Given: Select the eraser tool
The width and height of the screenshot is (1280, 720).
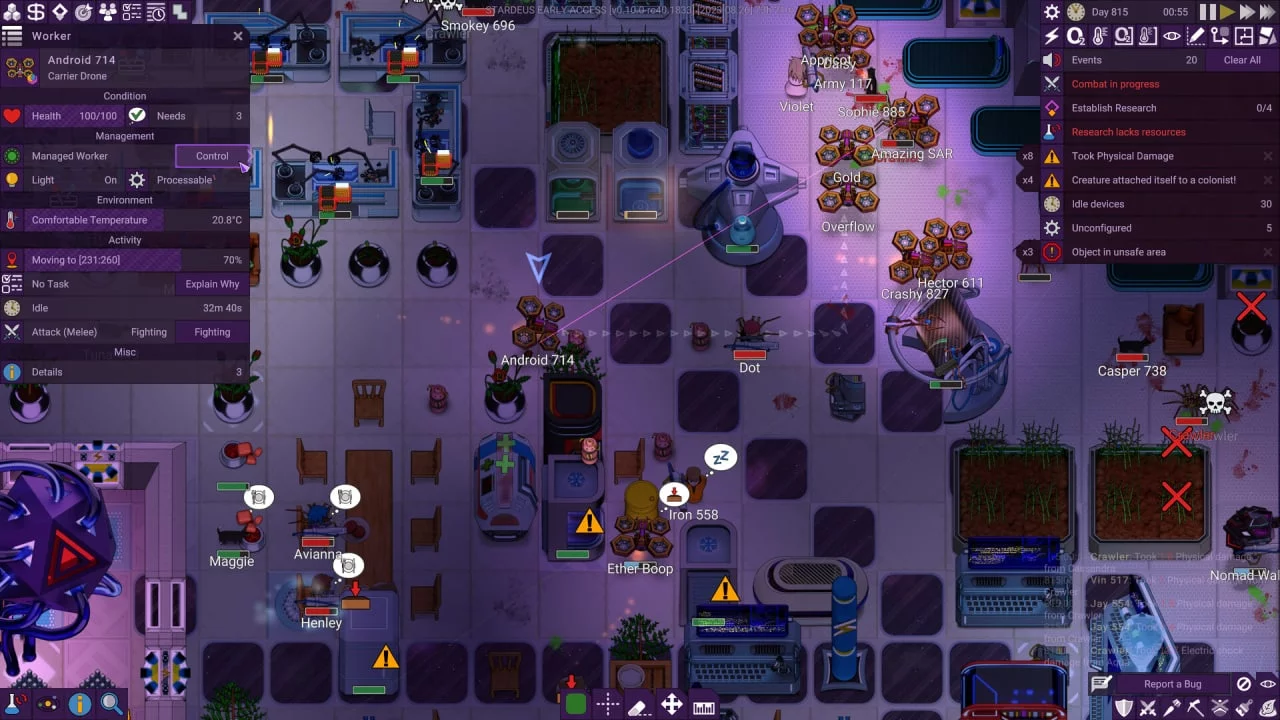Looking at the screenshot, I should tap(639, 705).
